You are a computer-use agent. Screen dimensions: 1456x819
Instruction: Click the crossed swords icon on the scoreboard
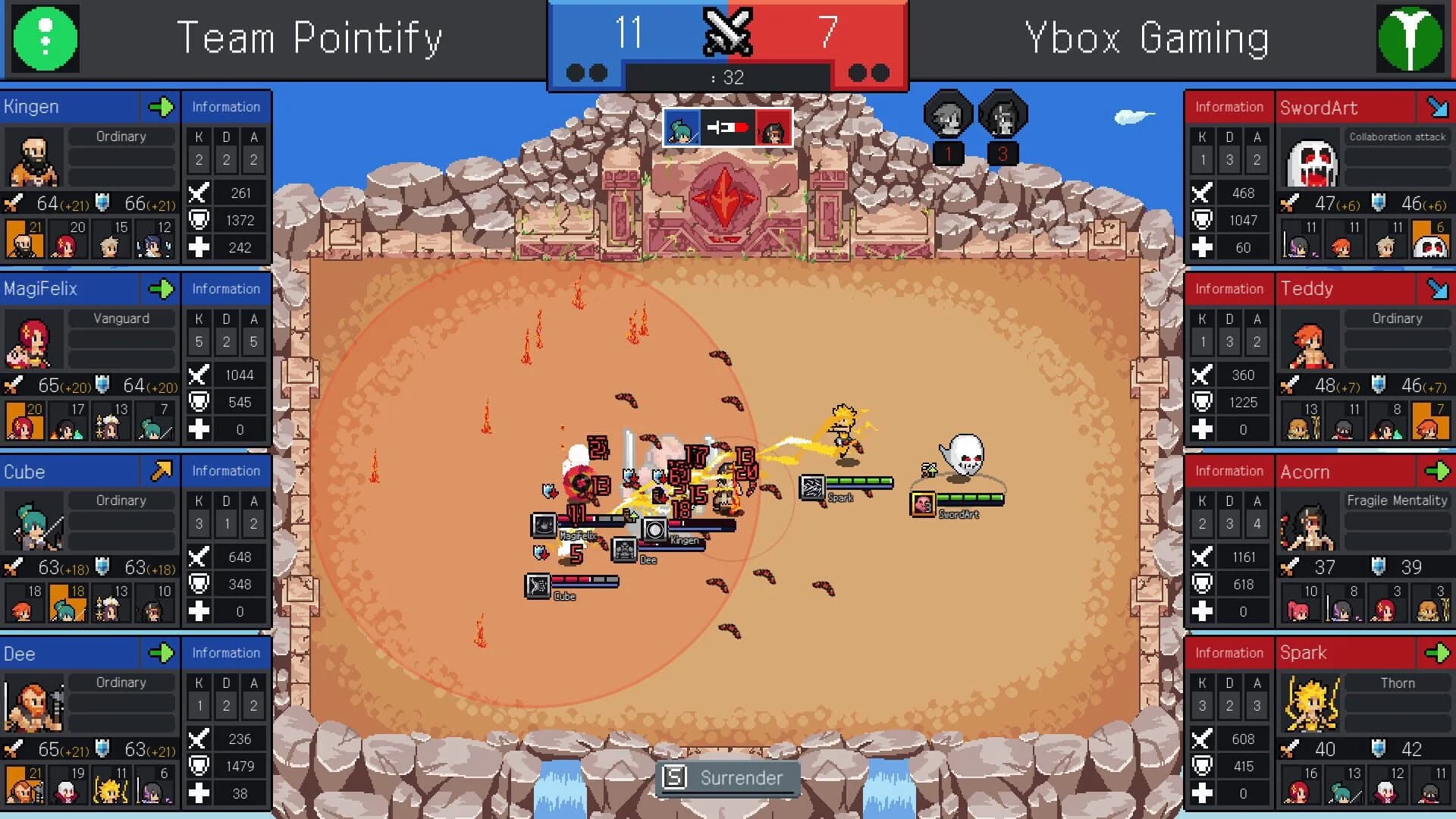[726, 33]
